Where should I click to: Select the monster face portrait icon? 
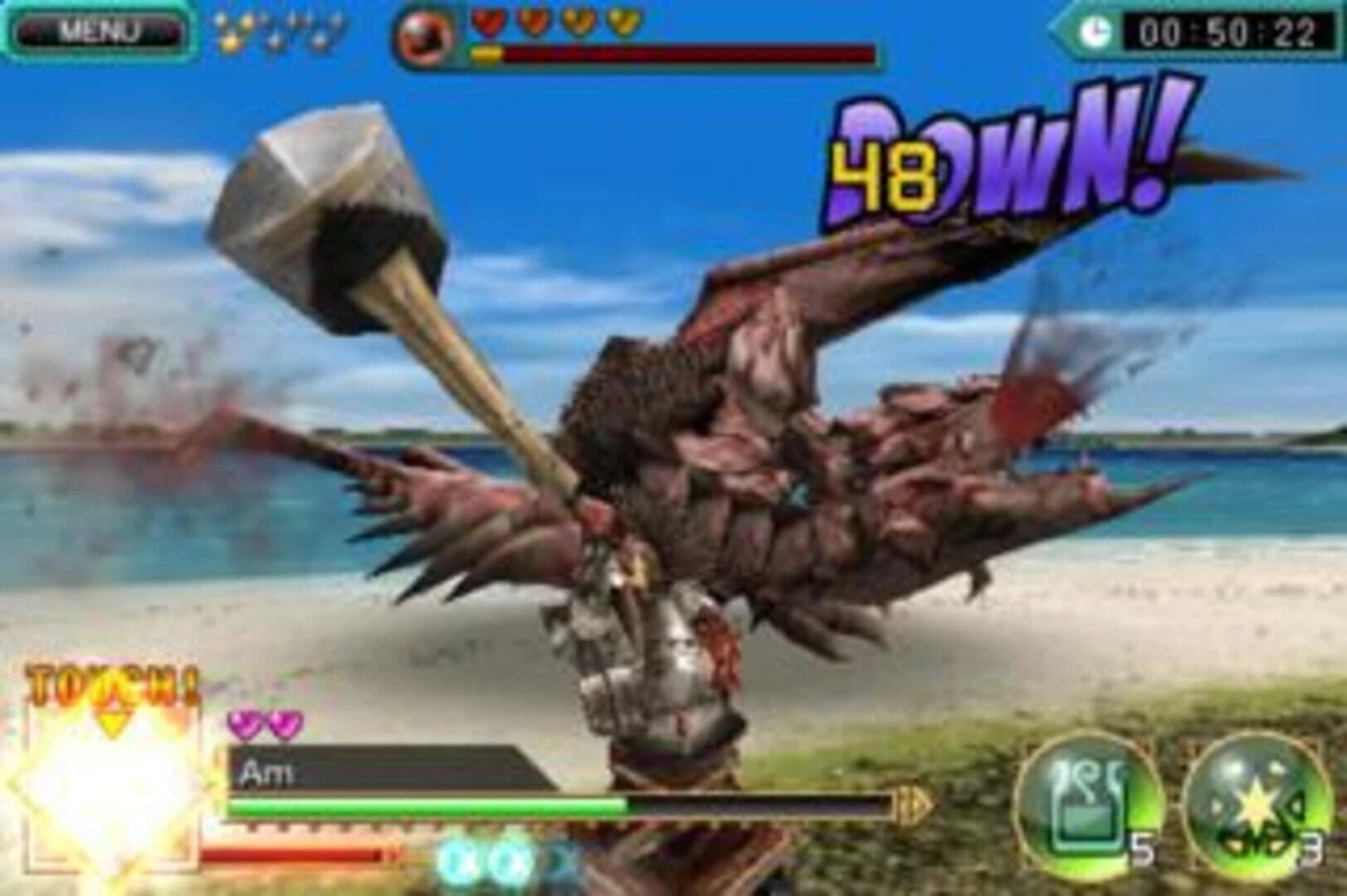pos(425,35)
